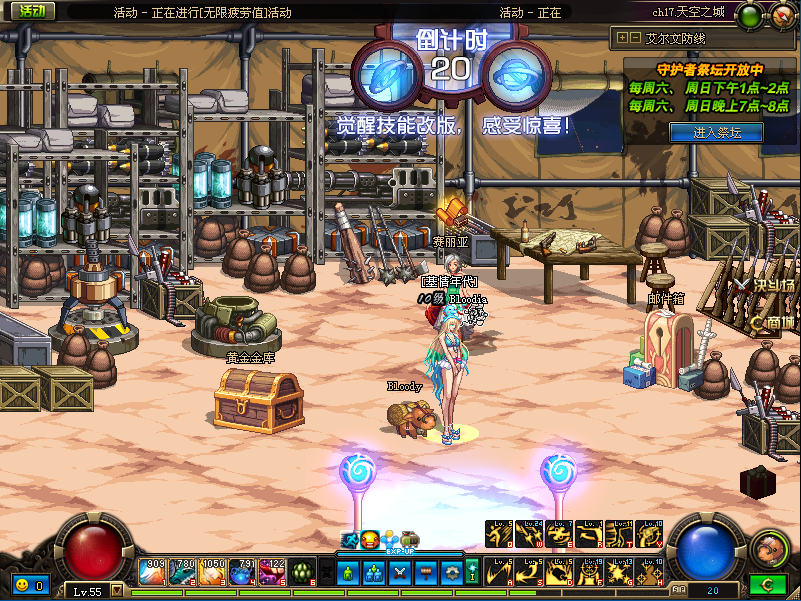Open the 活动 events button

(33, 11)
